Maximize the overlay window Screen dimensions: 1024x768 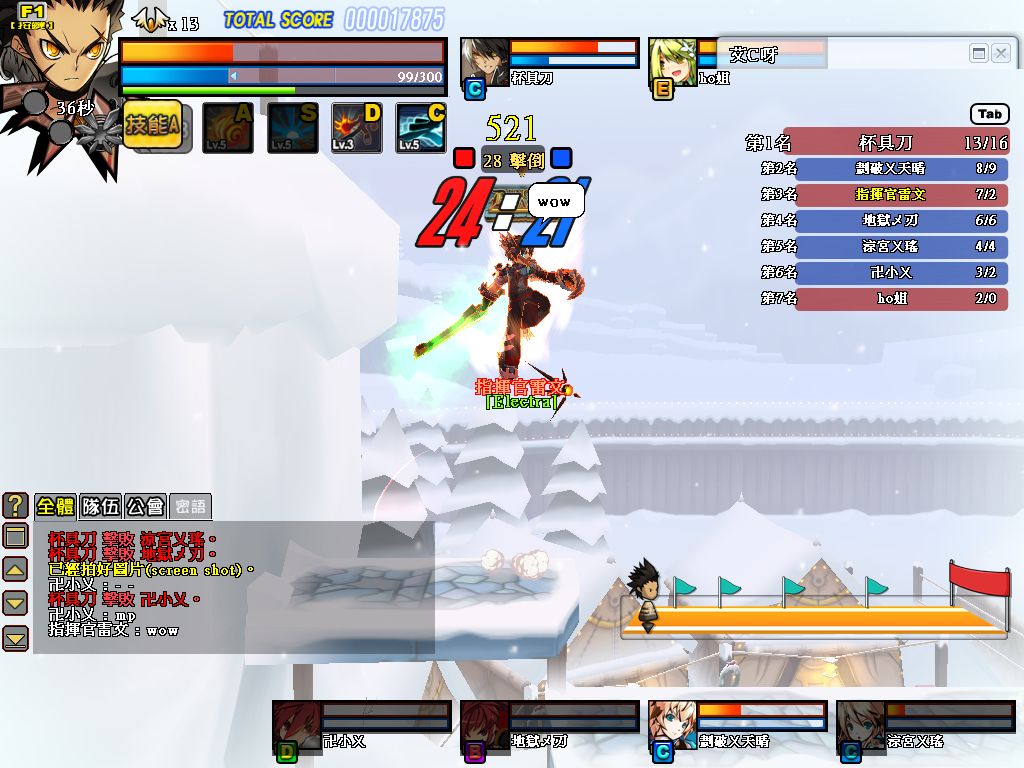pos(979,53)
